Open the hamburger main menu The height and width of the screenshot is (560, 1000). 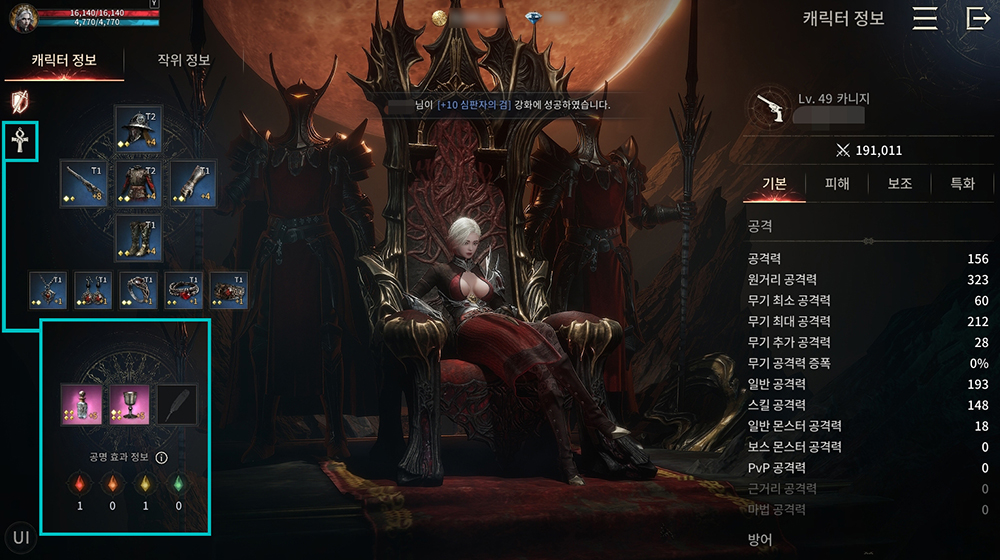coord(925,19)
